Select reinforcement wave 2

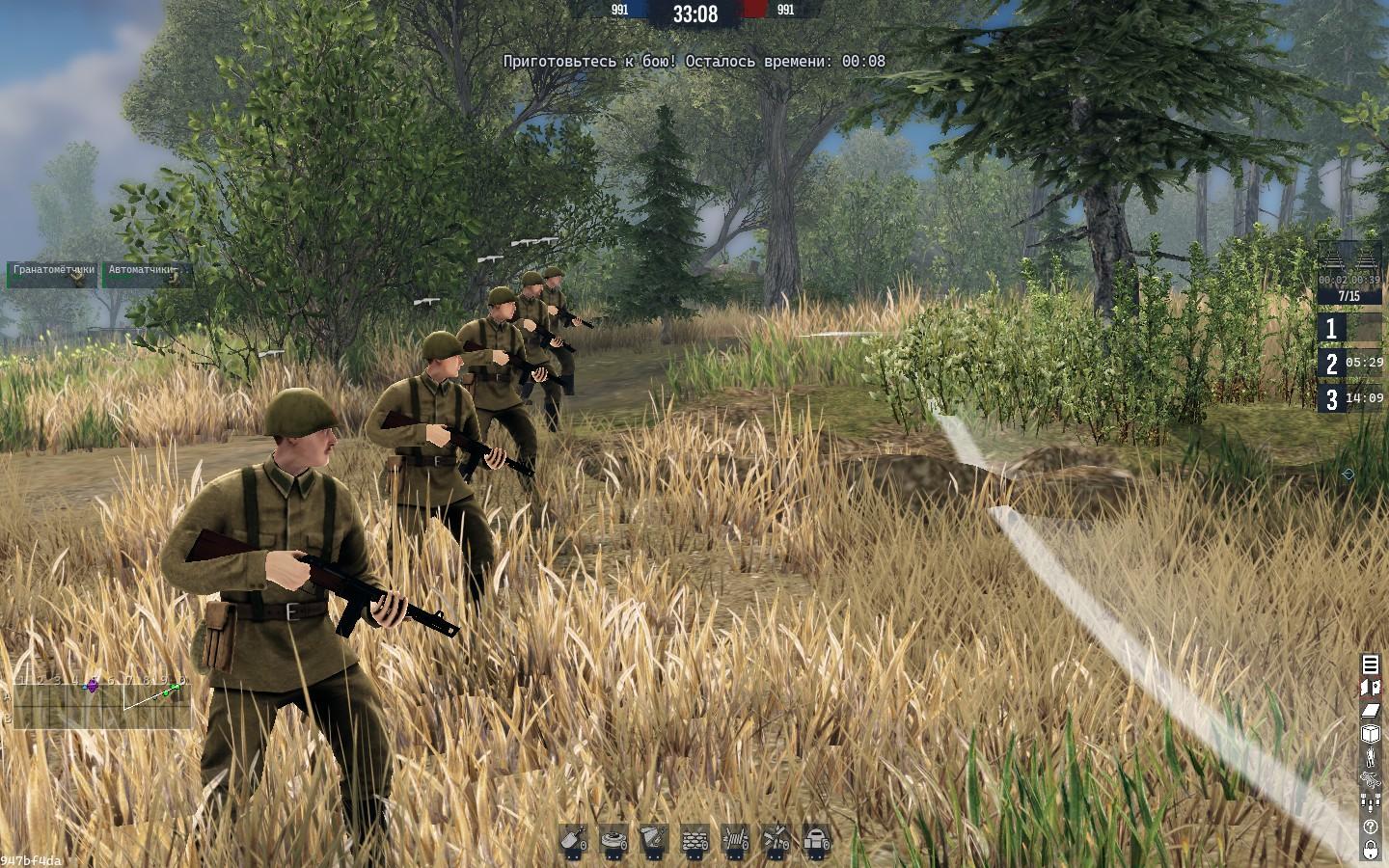(x=1349, y=364)
